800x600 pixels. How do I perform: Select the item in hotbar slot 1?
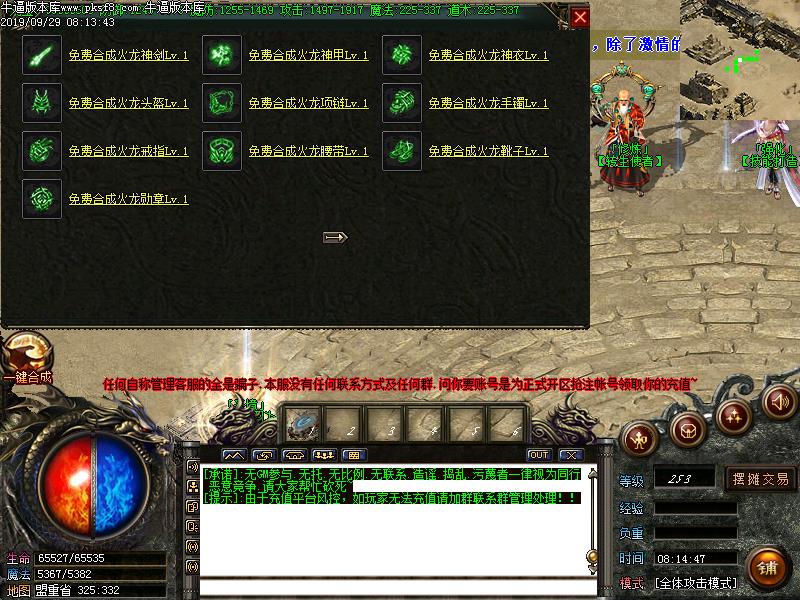tap(301, 425)
